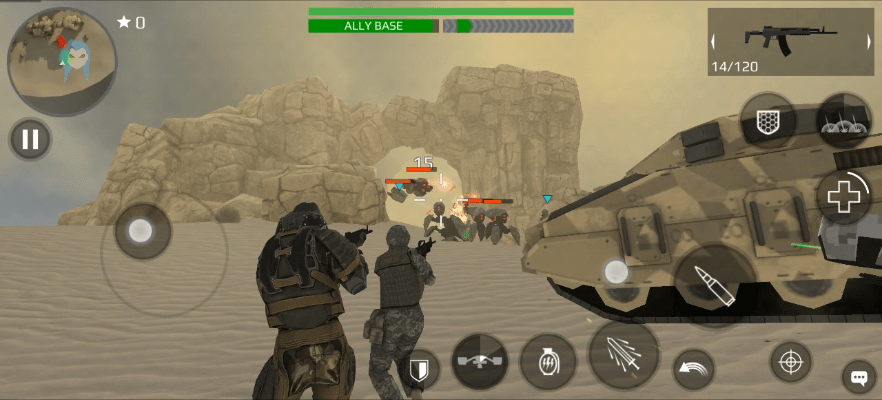This screenshot has height=400, width=882.
Task: Open the chat speech bubble
Action: 858,377
